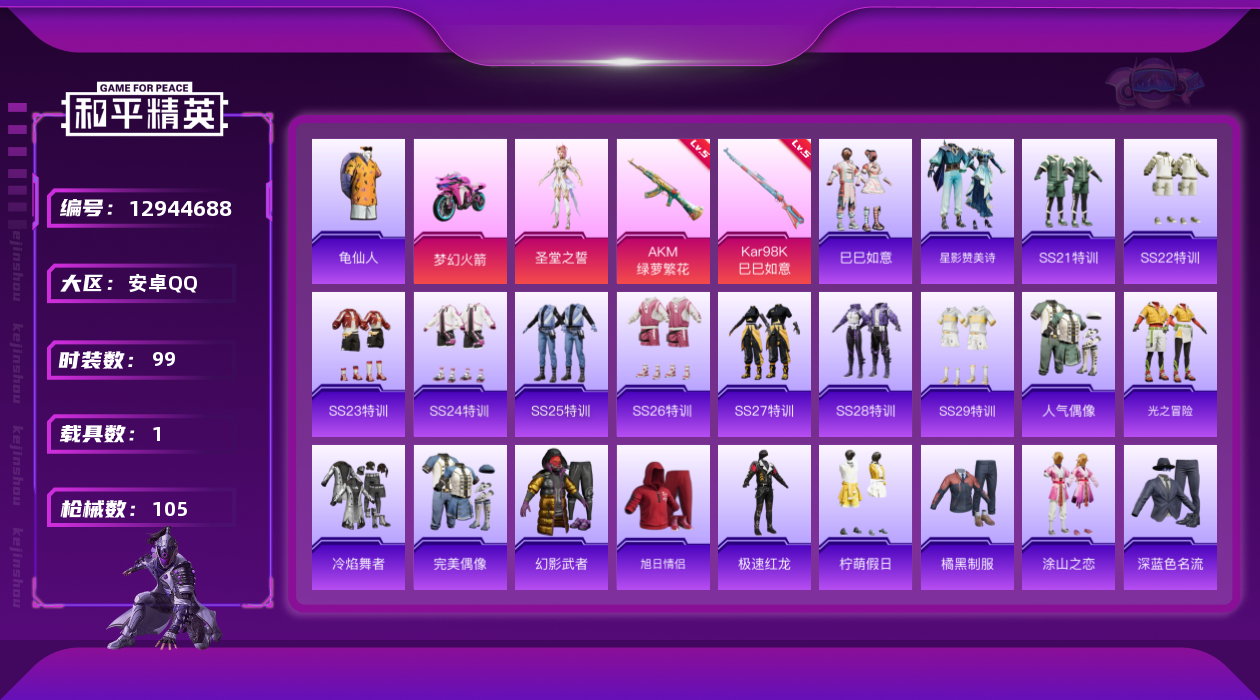This screenshot has height=700, width=1260.
Task: Open the 梦幻火箭 motorcycle card
Action: [x=460, y=210]
